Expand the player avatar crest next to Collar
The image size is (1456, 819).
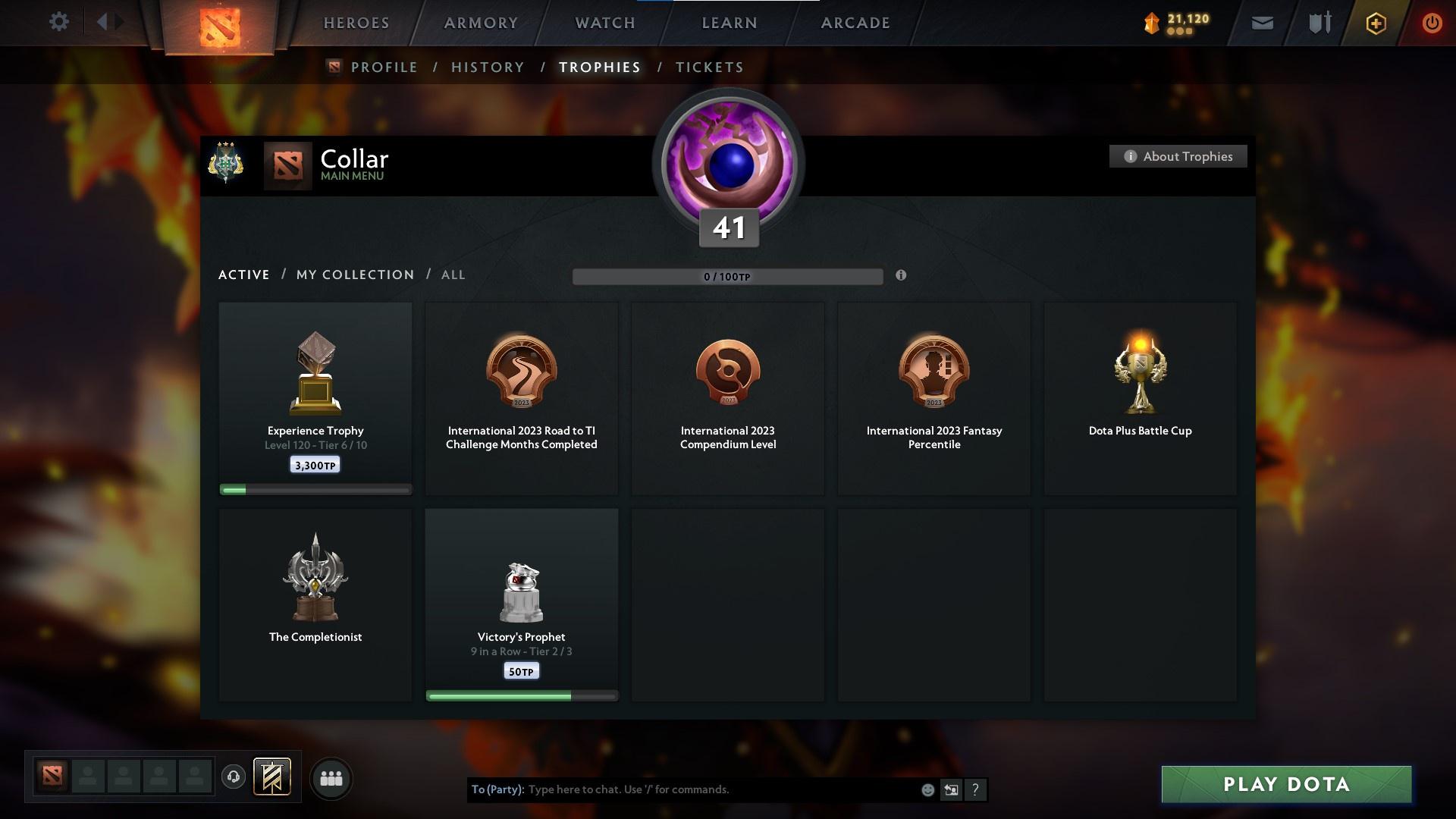(x=226, y=162)
